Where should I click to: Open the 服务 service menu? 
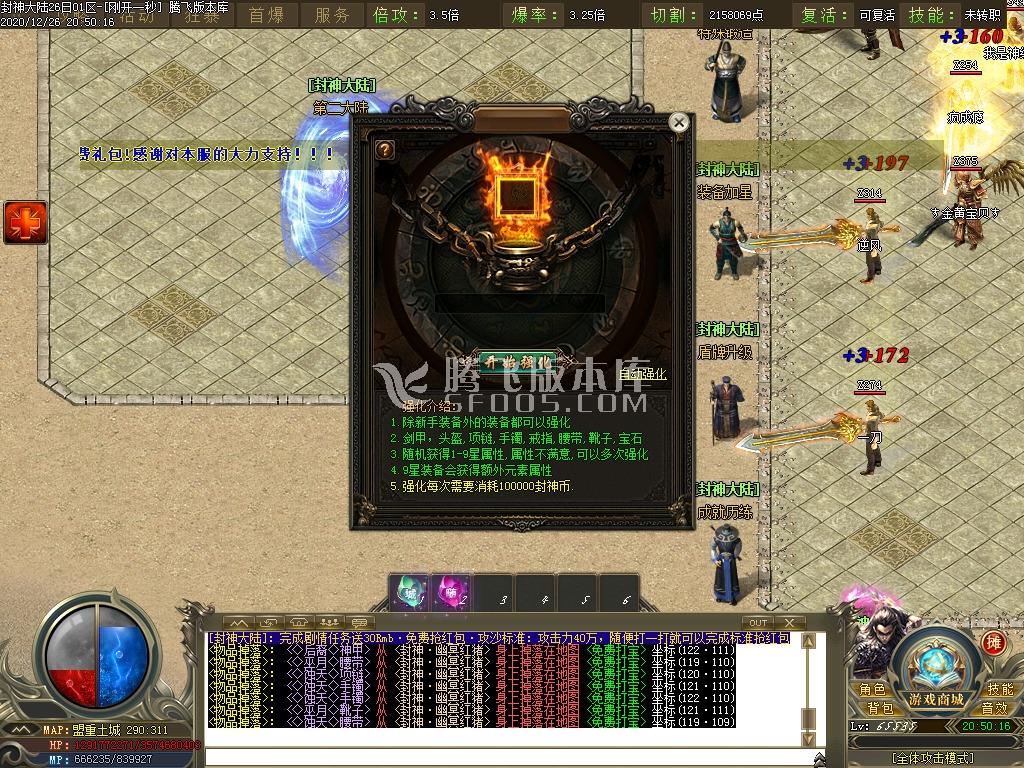click(x=332, y=15)
